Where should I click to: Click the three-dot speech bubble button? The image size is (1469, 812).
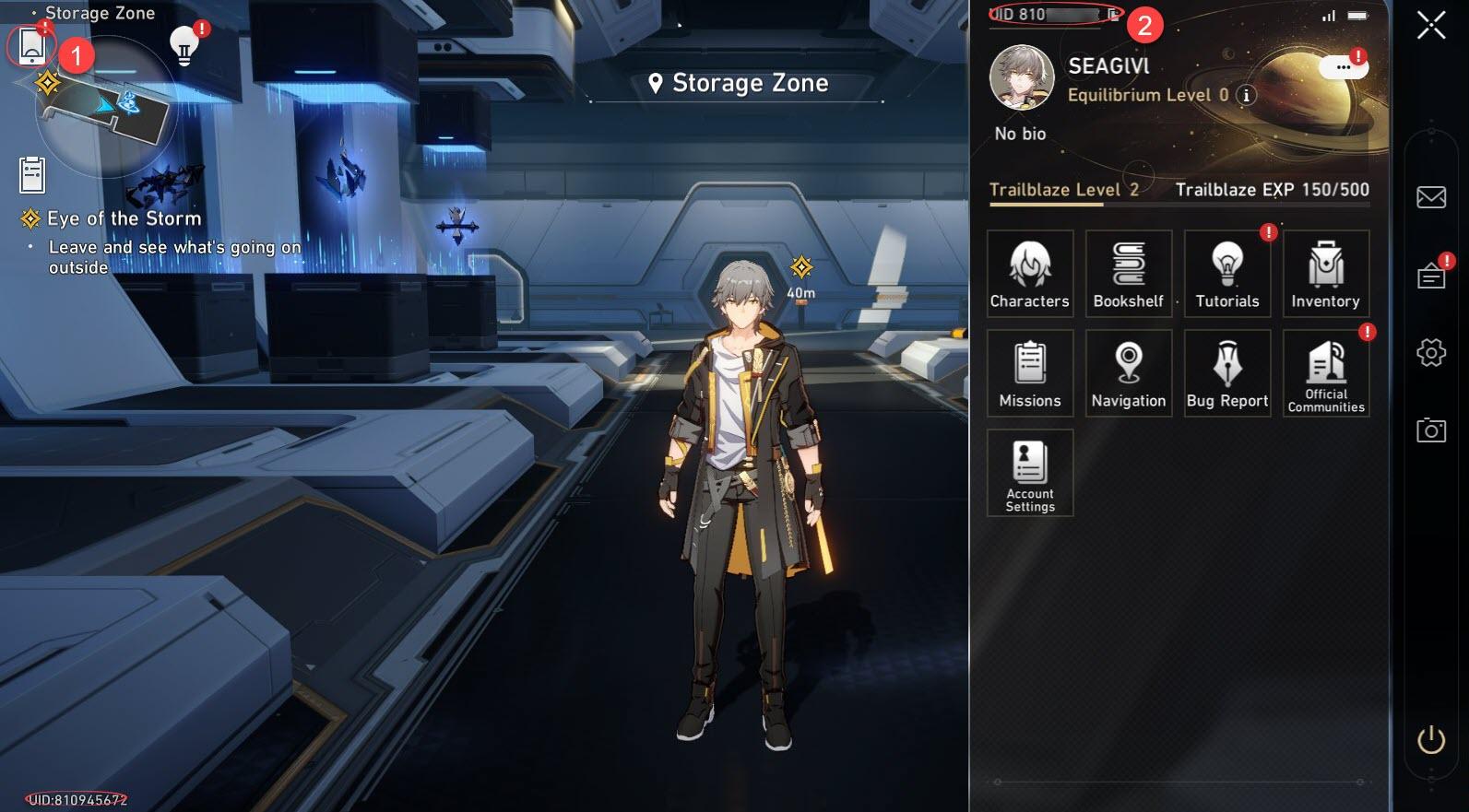click(x=1343, y=67)
